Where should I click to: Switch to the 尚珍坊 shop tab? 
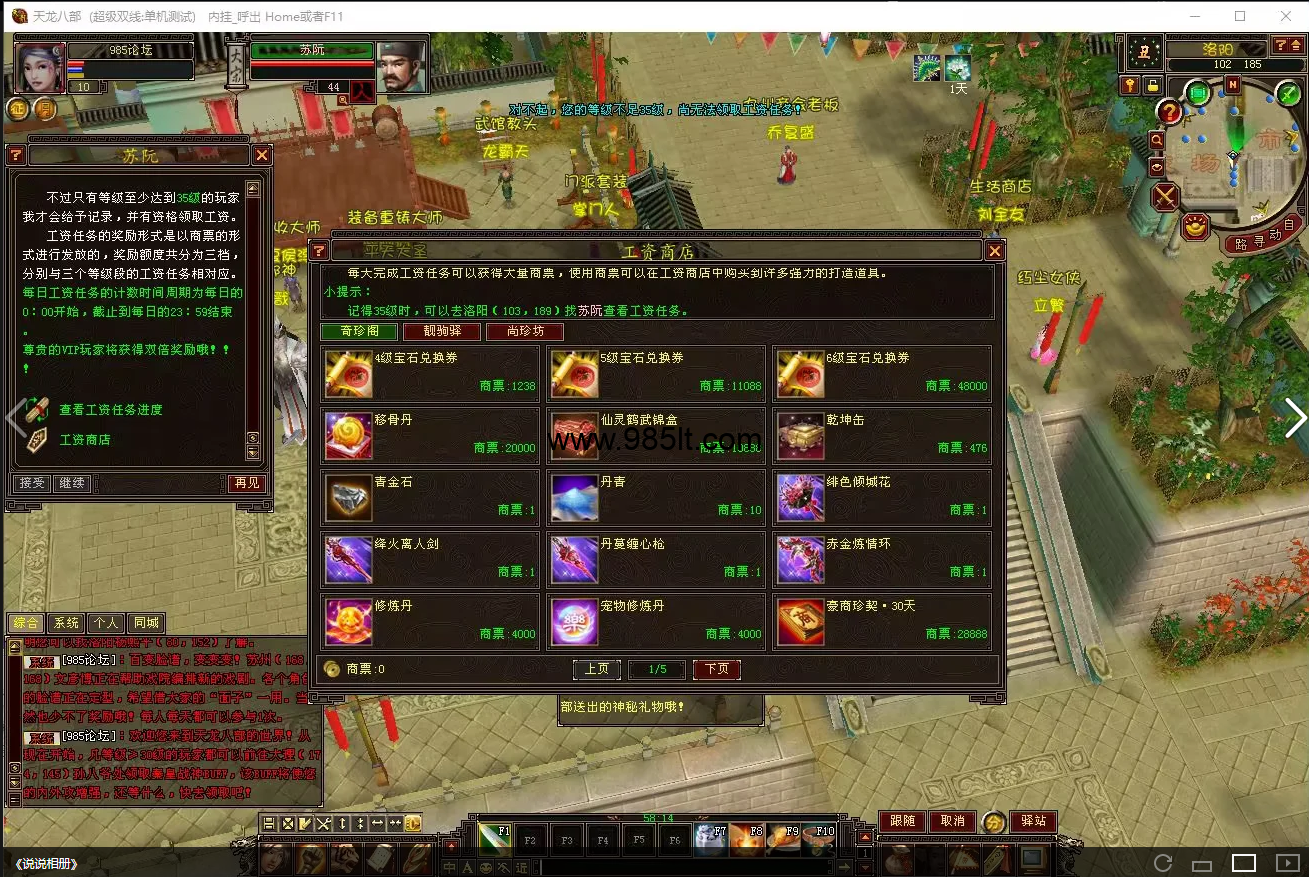525,332
